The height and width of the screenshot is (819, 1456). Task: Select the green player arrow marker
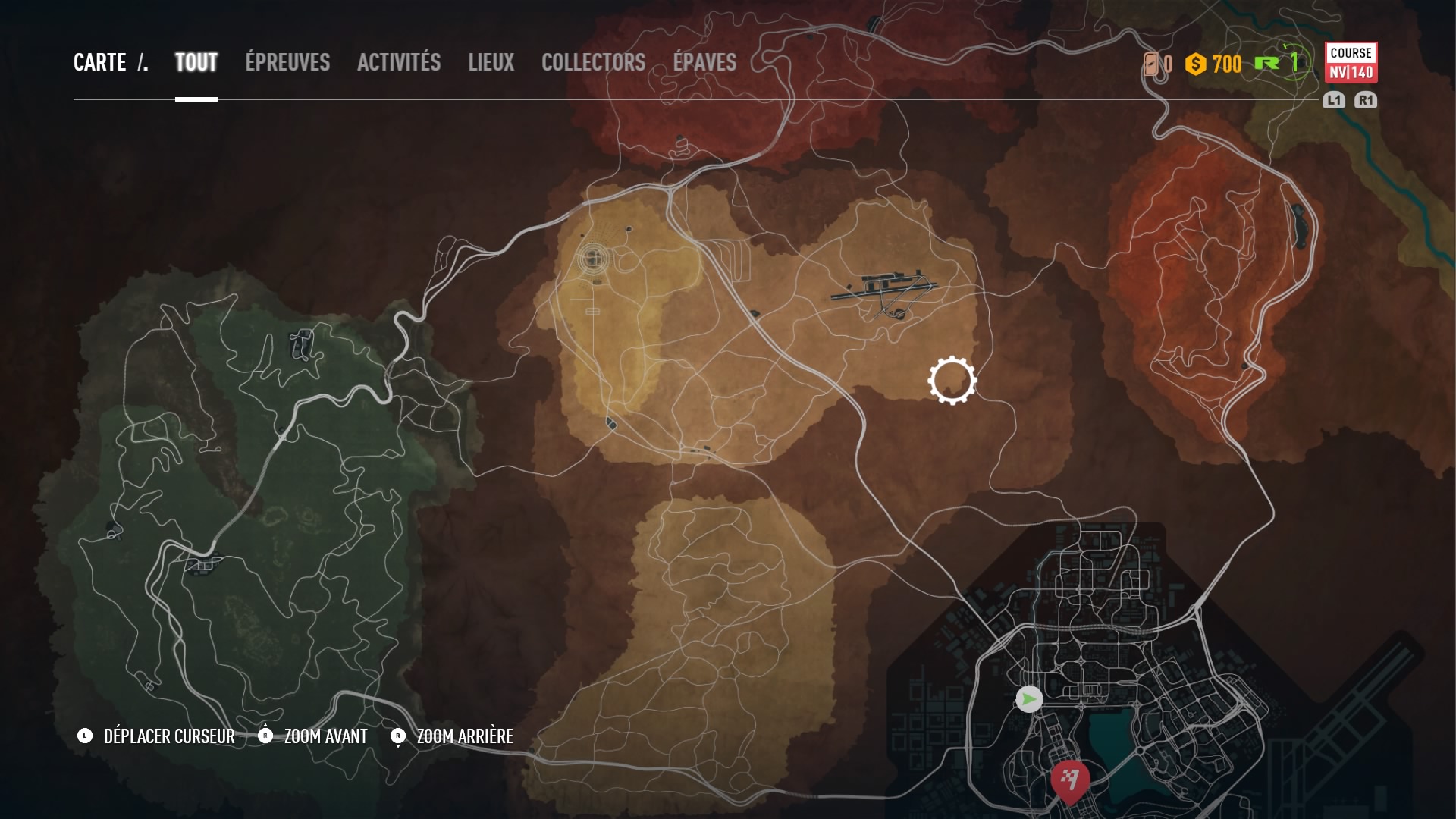(1028, 701)
